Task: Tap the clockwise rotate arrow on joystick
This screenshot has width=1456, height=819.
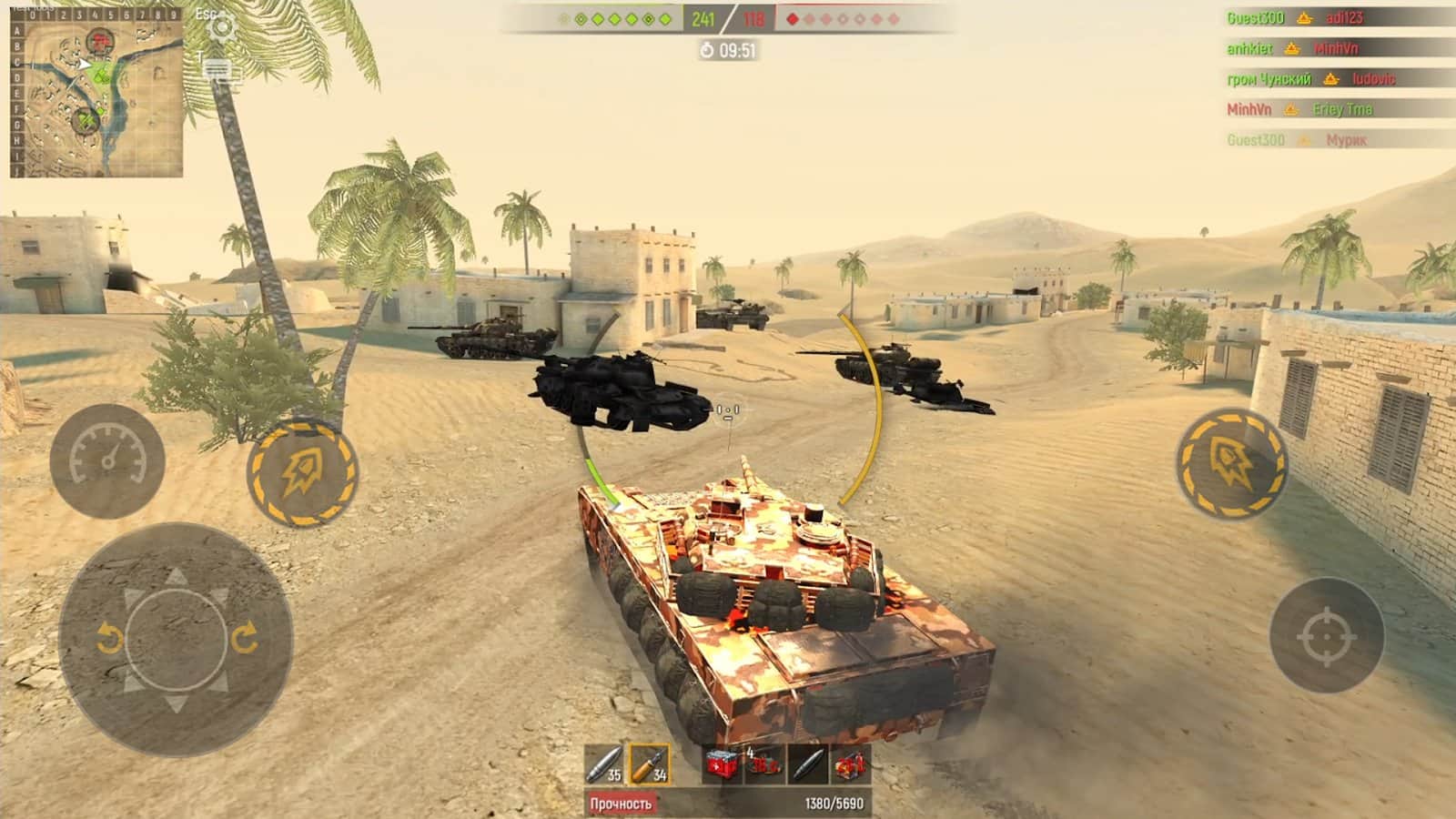Action: (x=244, y=639)
